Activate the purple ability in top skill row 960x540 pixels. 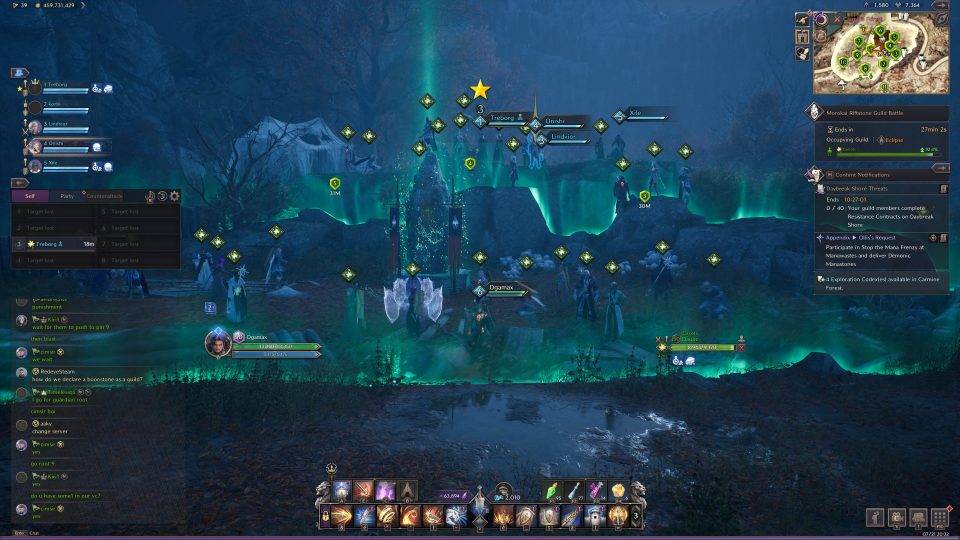coord(385,490)
